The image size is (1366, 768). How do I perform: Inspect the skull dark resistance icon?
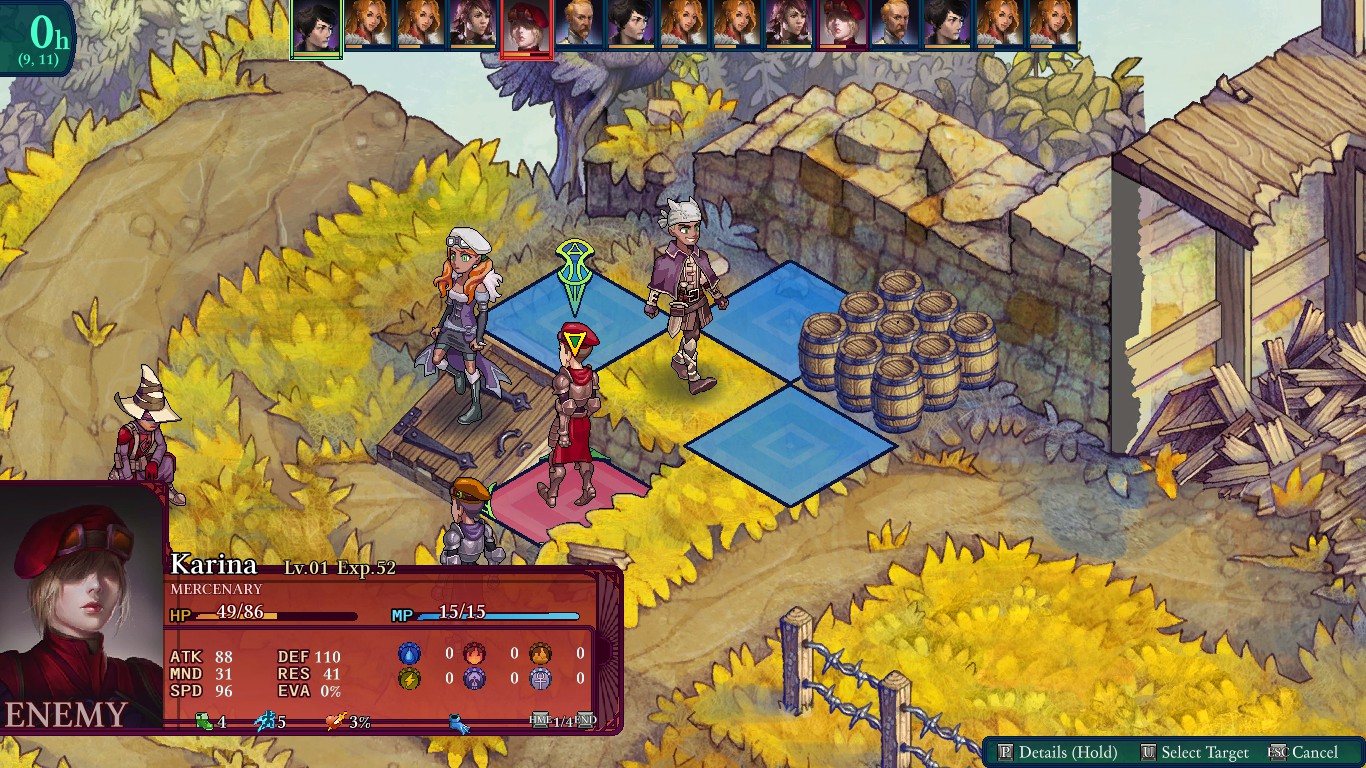[x=474, y=680]
